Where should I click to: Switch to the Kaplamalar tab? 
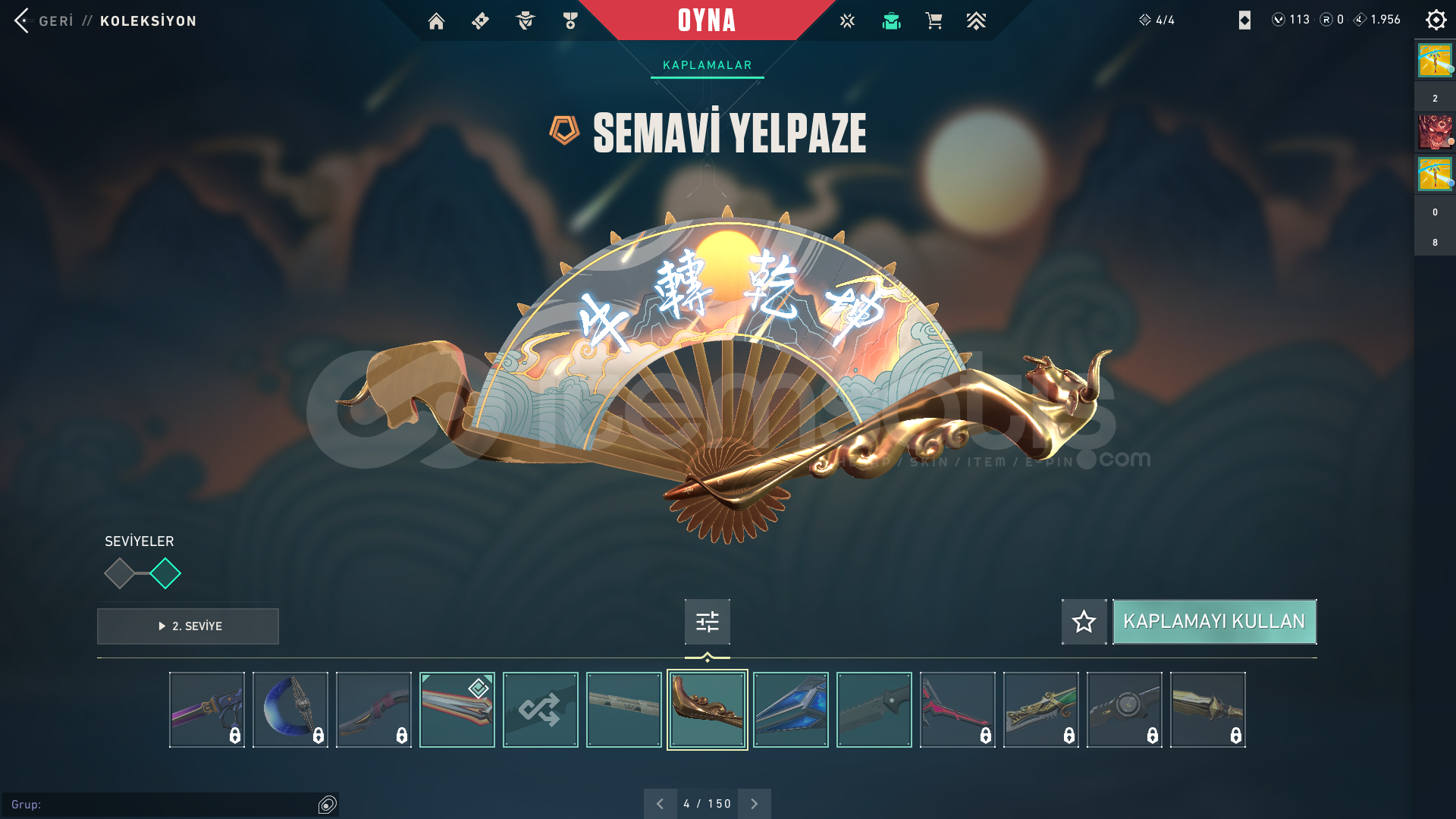click(x=707, y=65)
